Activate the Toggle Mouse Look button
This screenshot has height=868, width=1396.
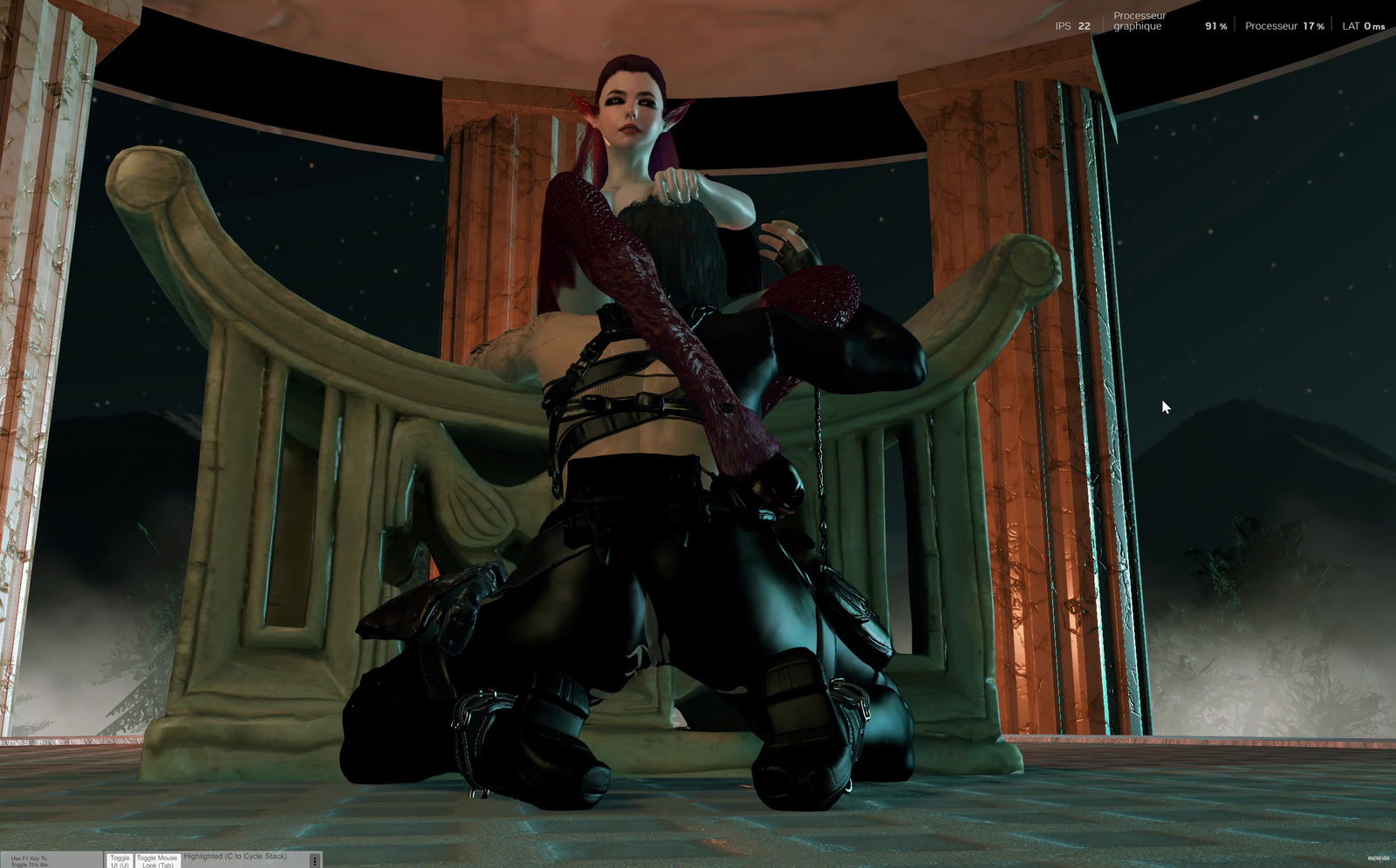(157, 861)
